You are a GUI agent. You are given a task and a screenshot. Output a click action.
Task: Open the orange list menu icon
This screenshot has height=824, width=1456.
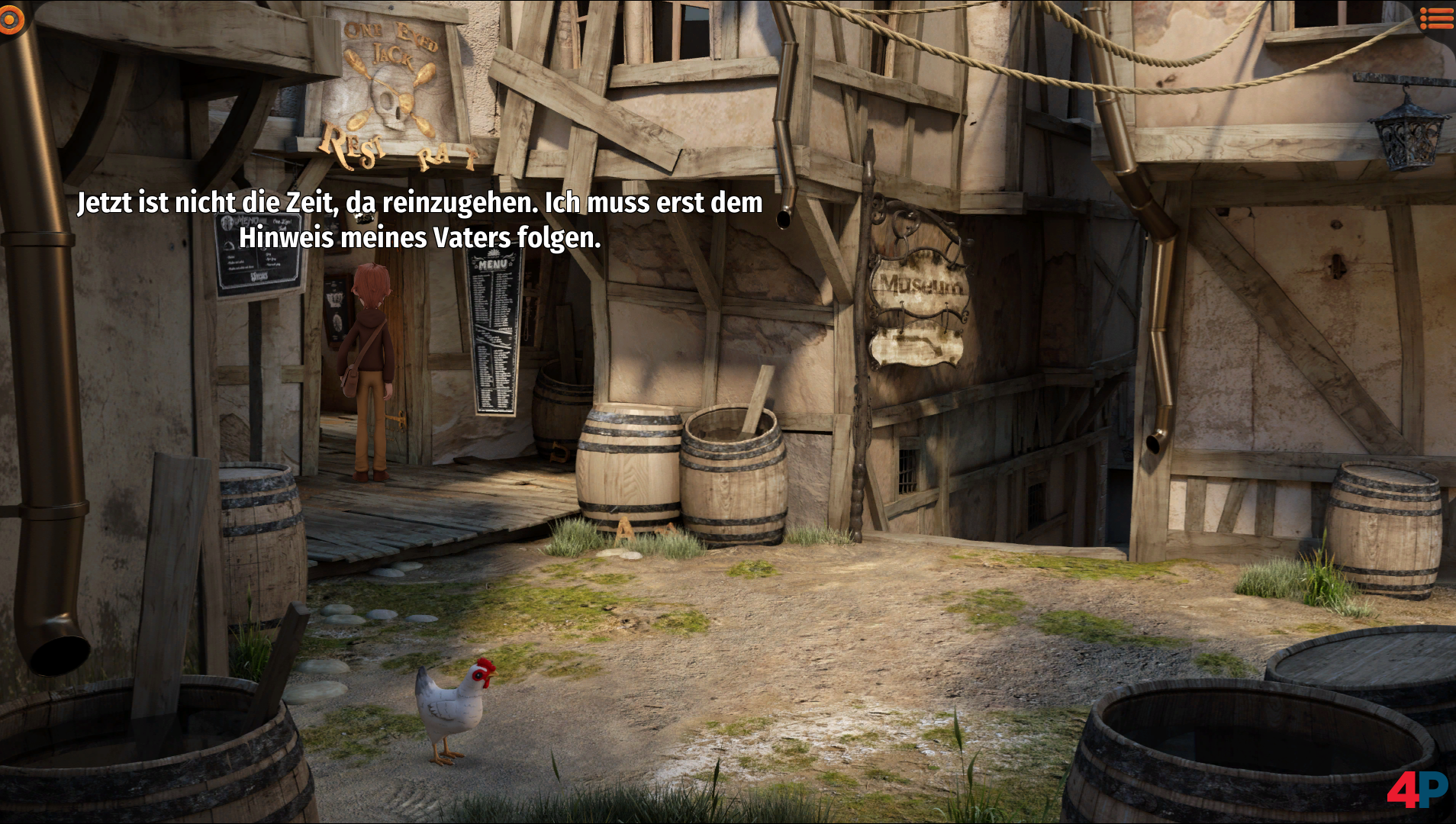coord(1436,18)
